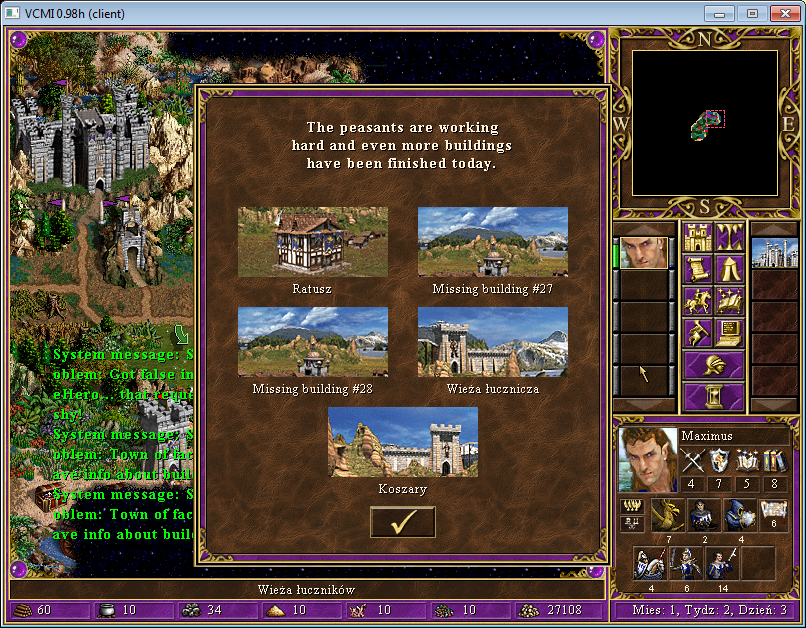
Task: Select the Ratusz building thumbnail
Action: (x=312, y=242)
